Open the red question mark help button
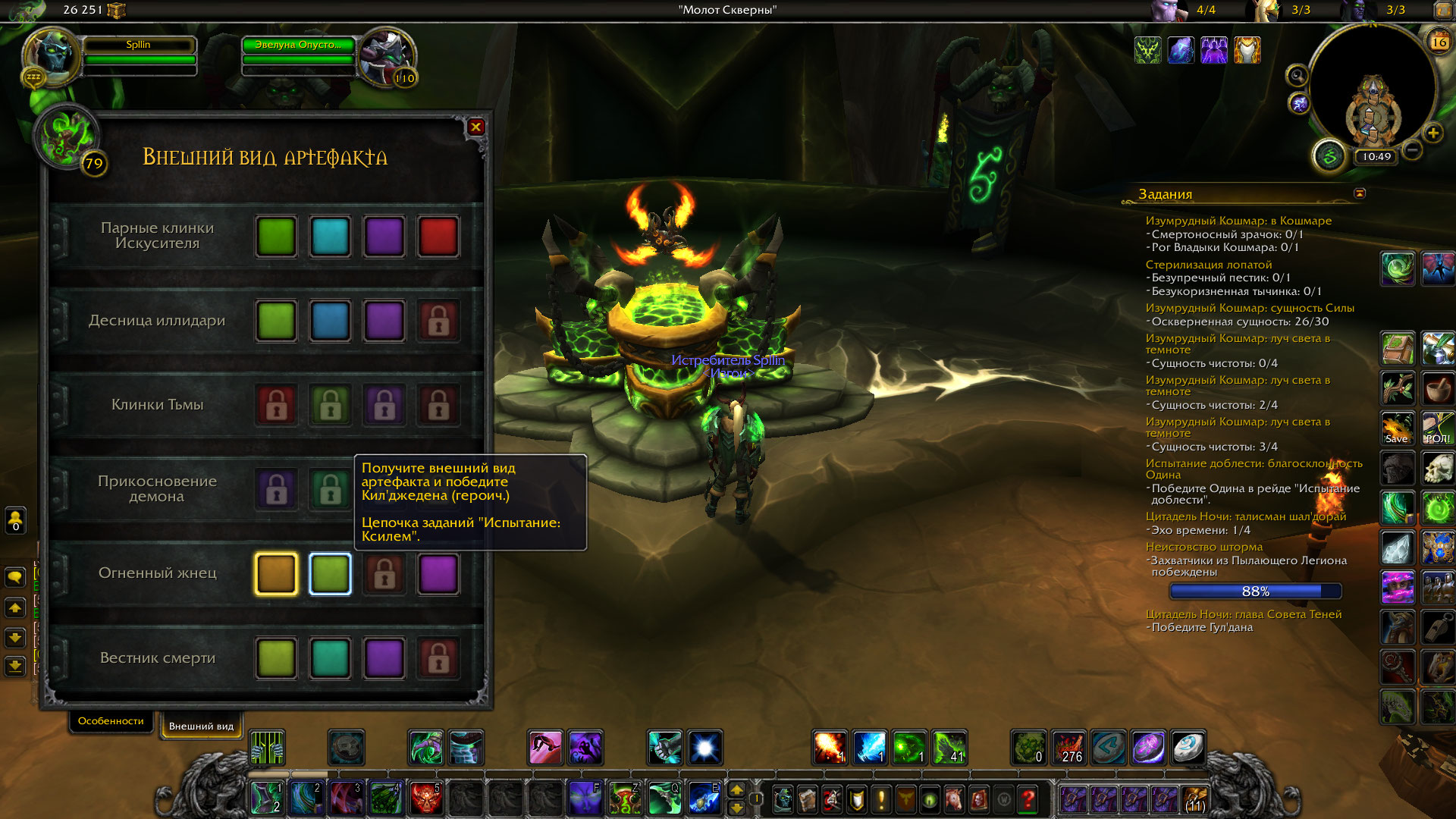This screenshot has height=819, width=1456. coord(1028,799)
